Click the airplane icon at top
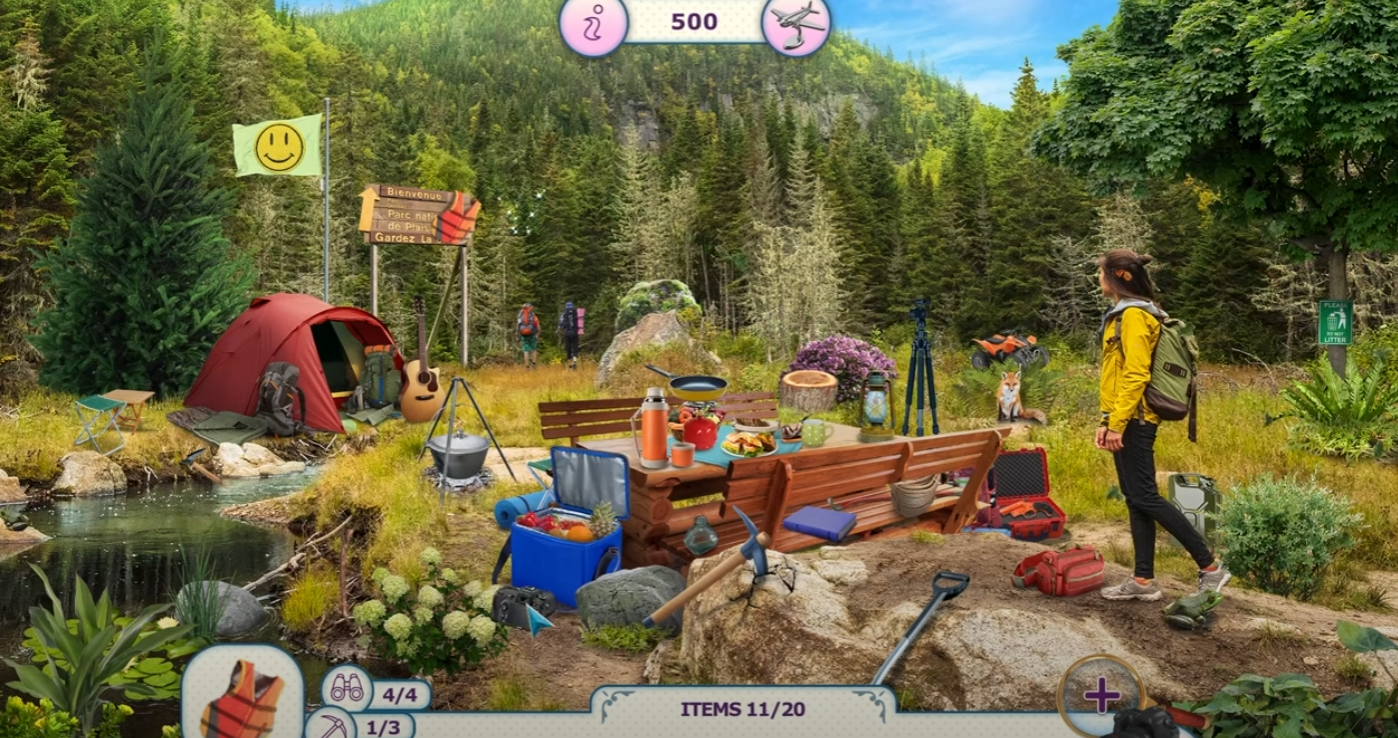Screen dimensions: 1398x738 (796, 24)
